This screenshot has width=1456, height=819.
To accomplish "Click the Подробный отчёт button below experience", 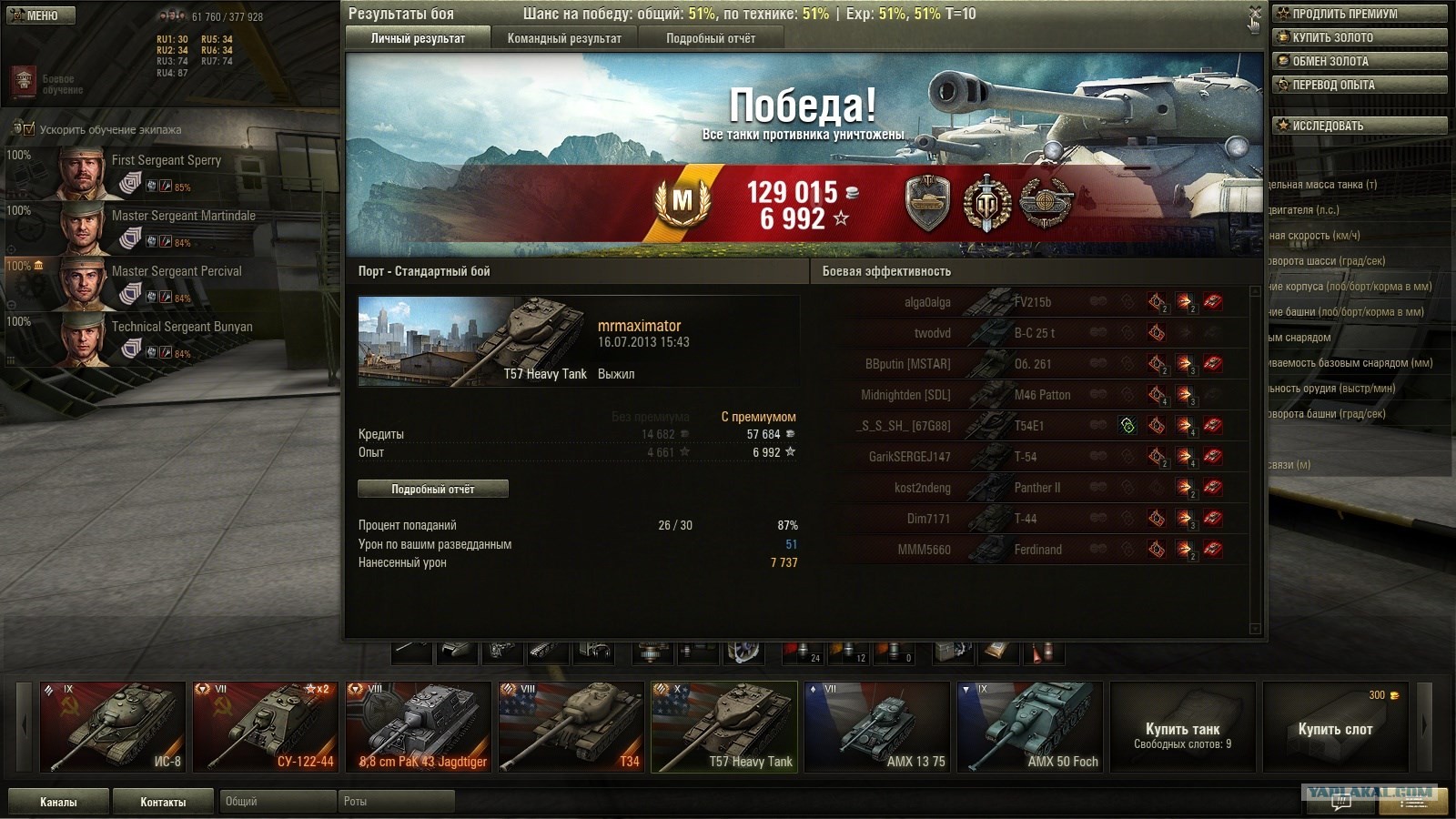I will [433, 490].
